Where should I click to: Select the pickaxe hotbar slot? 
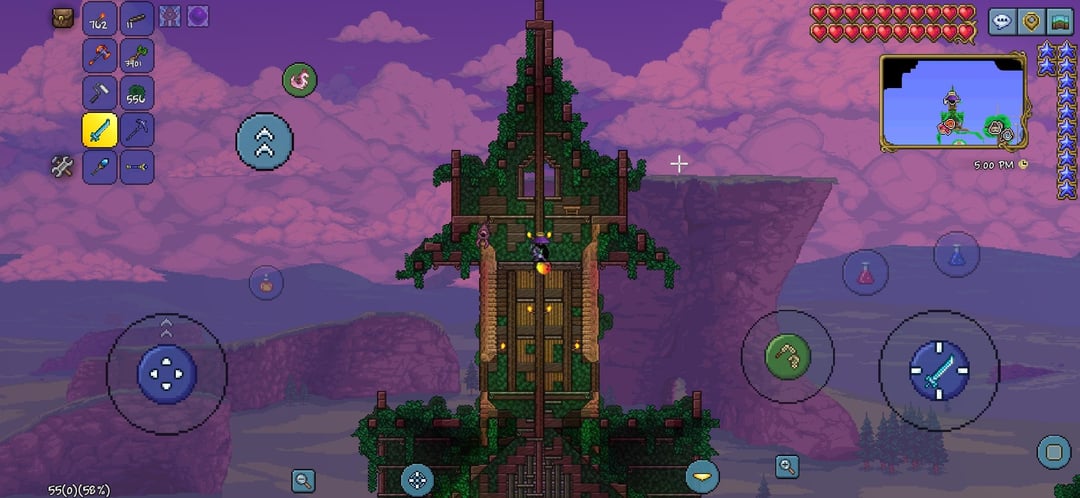137,130
